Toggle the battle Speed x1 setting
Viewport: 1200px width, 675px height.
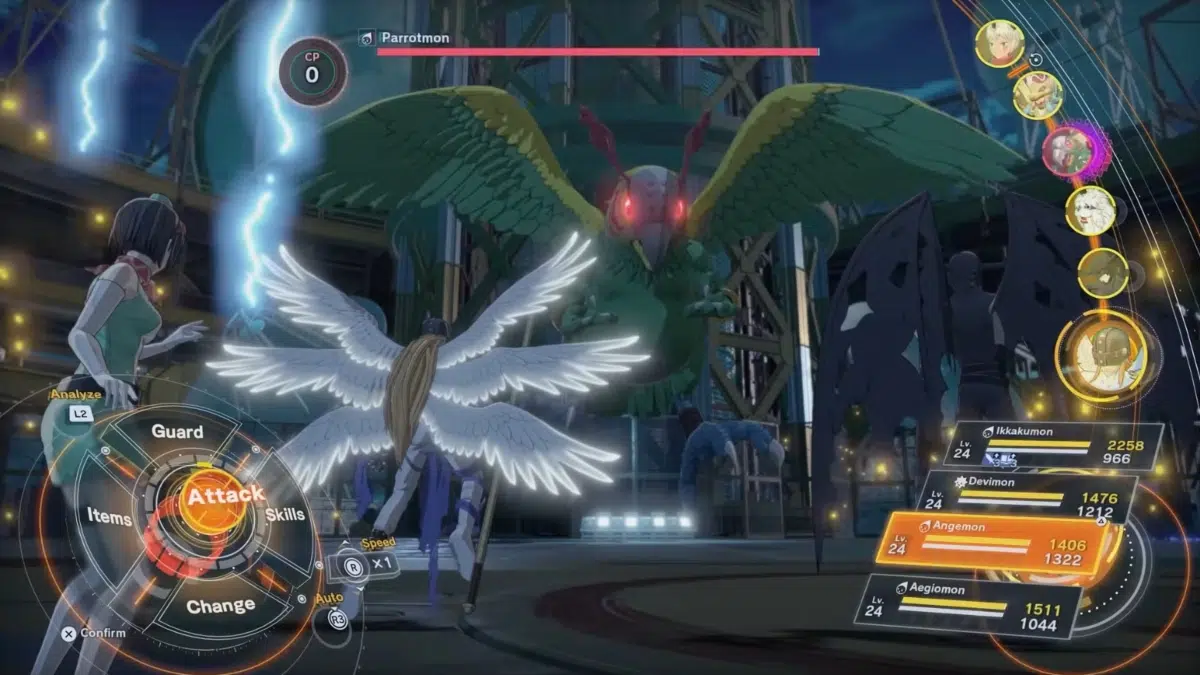tap(366, 562)
